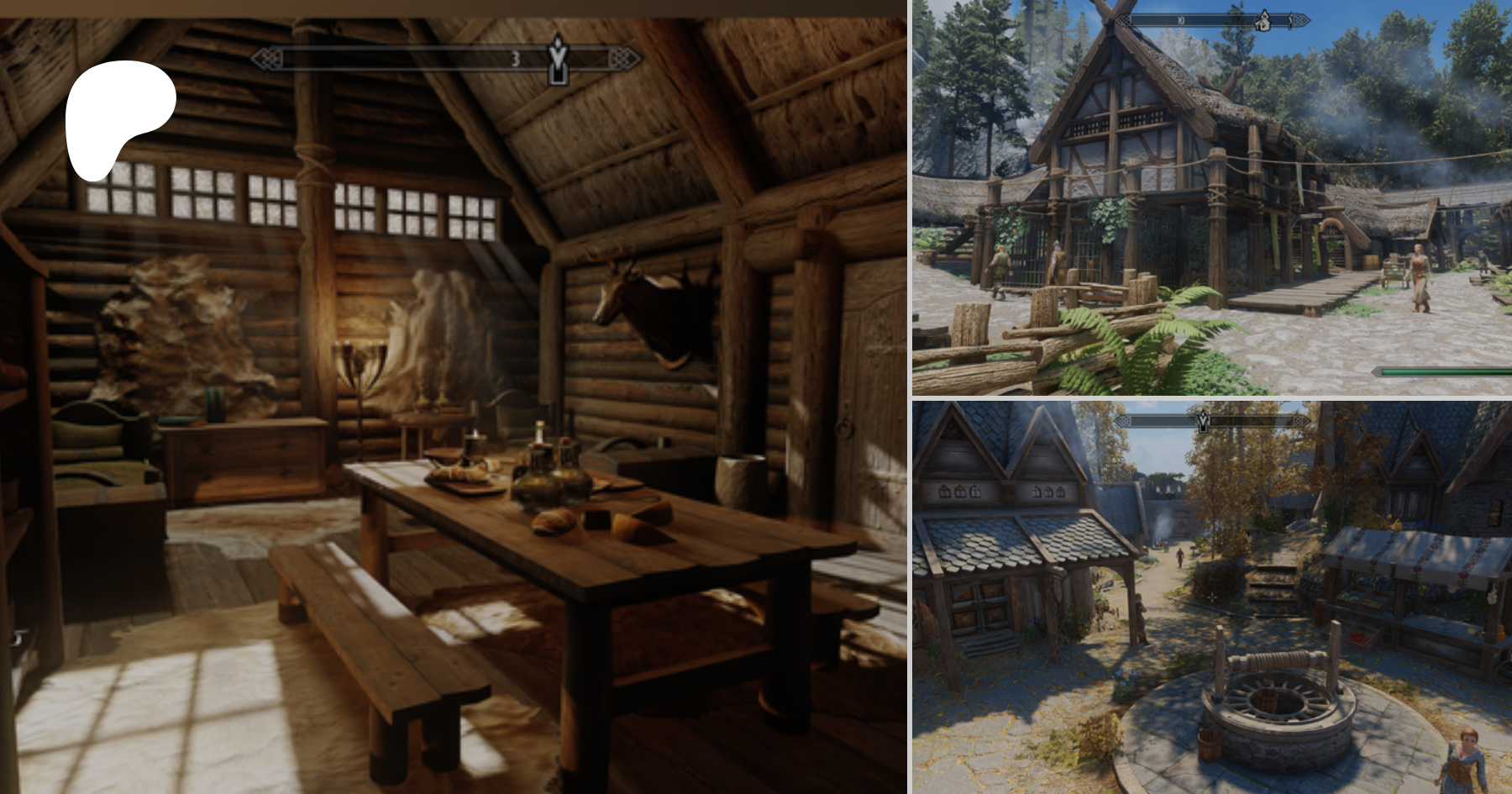Viewport: 1512px width, 794px height.
Task: Select the town well marketplace screenshot
Action: 1211,597
